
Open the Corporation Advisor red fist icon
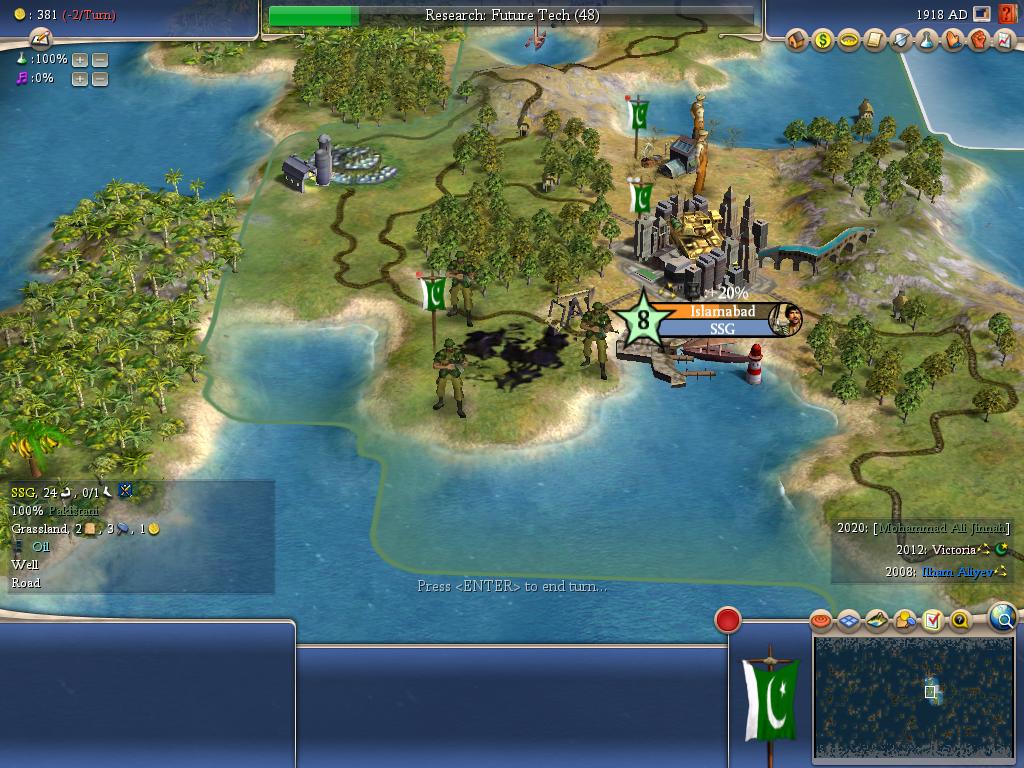(x=979, y=41)
